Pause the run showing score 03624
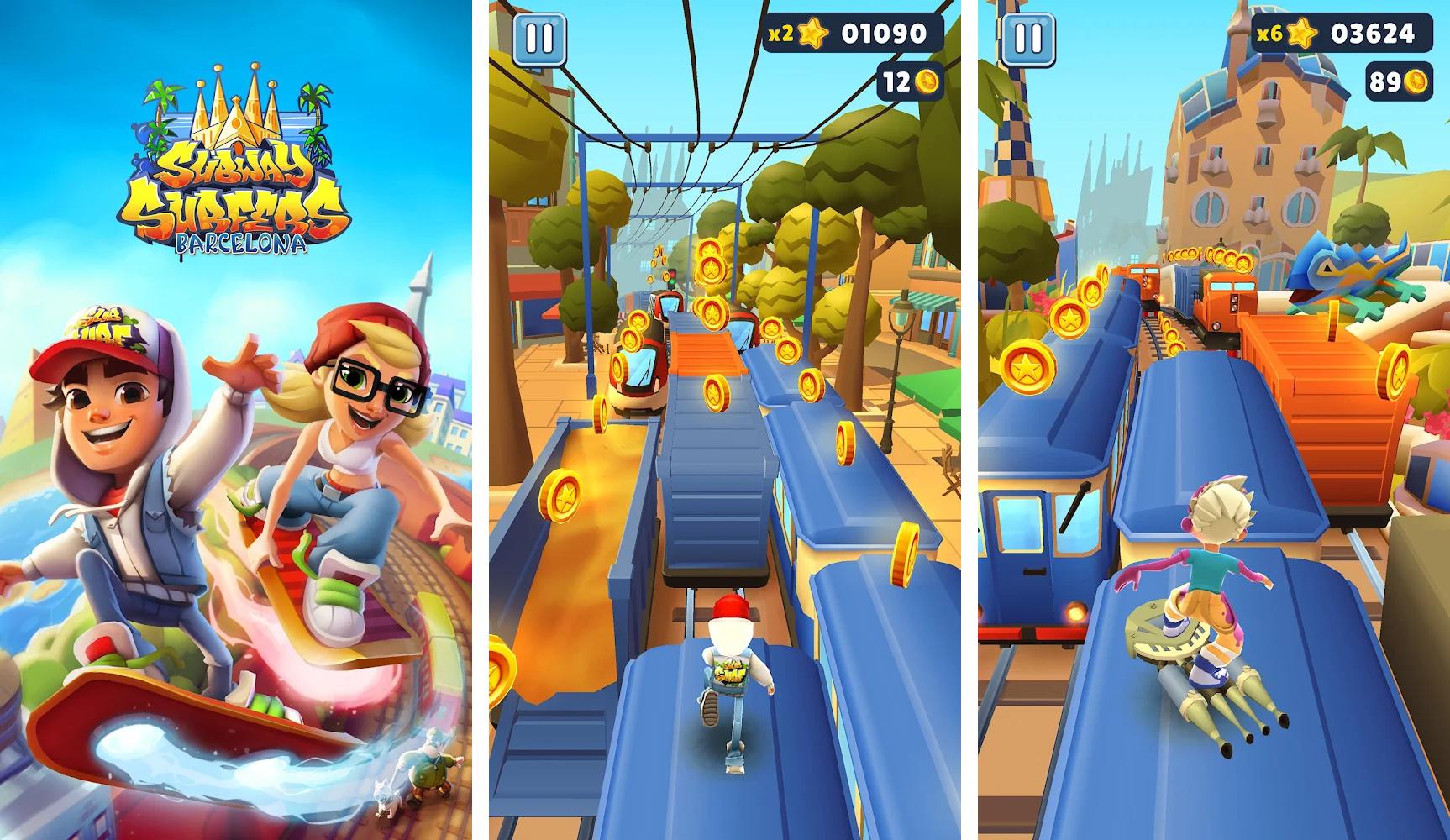The image size is (1450, 840). (x=1027, y=38)
